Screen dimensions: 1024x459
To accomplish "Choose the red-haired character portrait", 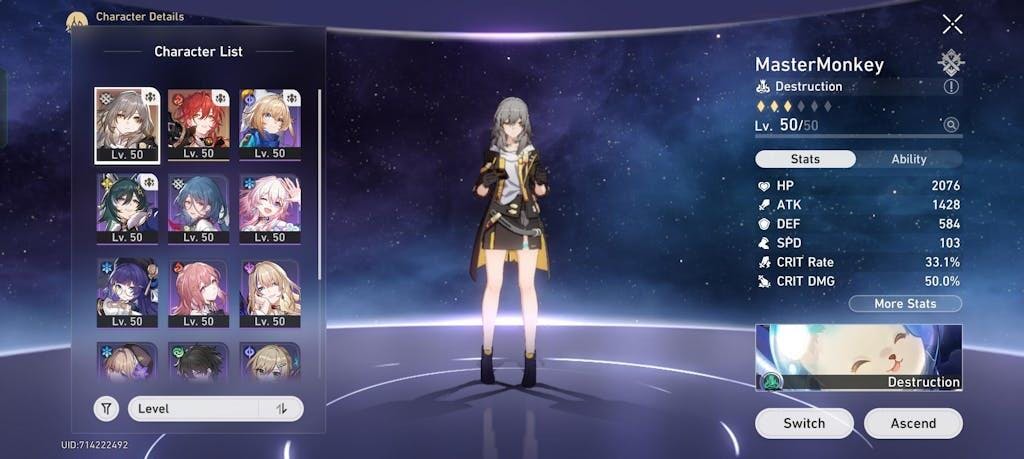I will [199, 124].
